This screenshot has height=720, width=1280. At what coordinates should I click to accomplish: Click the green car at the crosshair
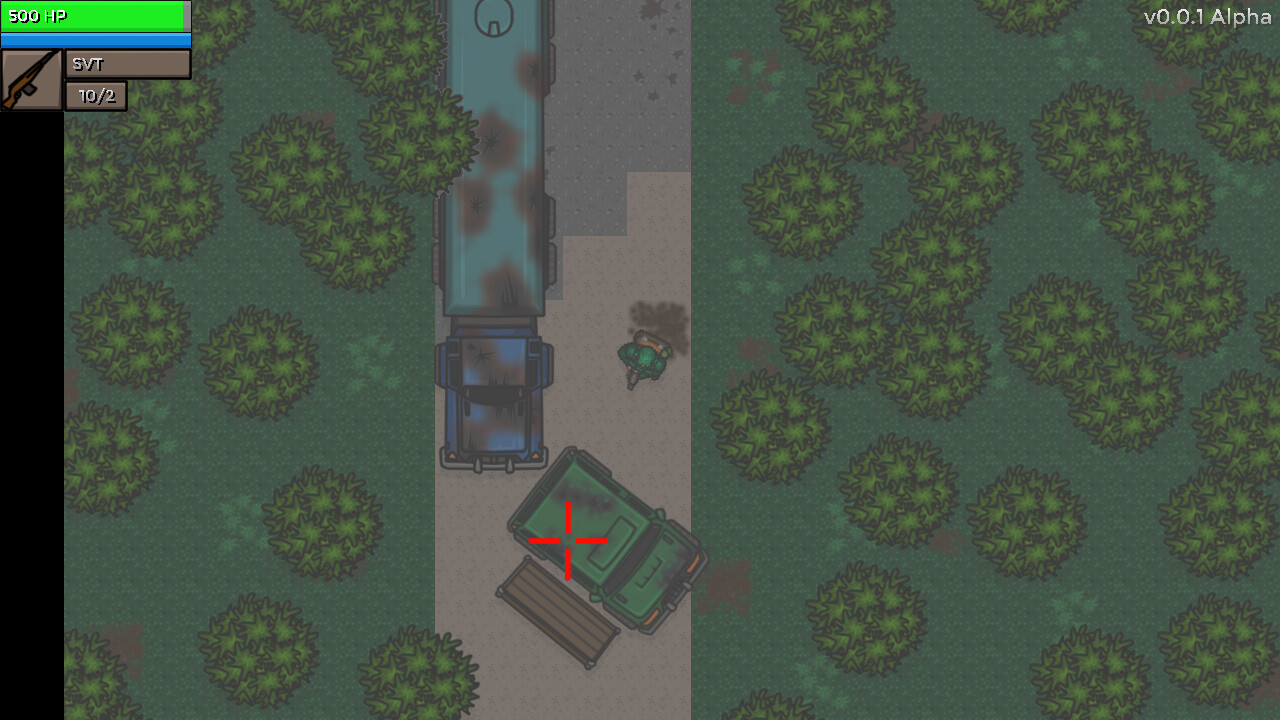600,540
